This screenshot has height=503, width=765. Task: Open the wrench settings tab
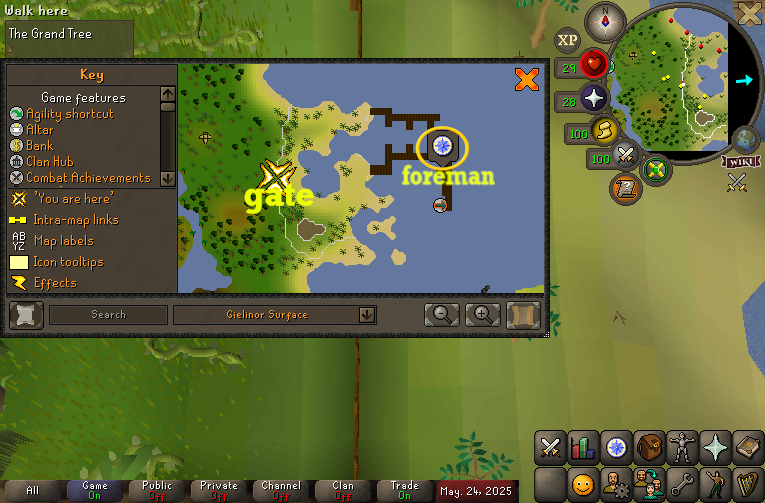(x=682, y=485)
